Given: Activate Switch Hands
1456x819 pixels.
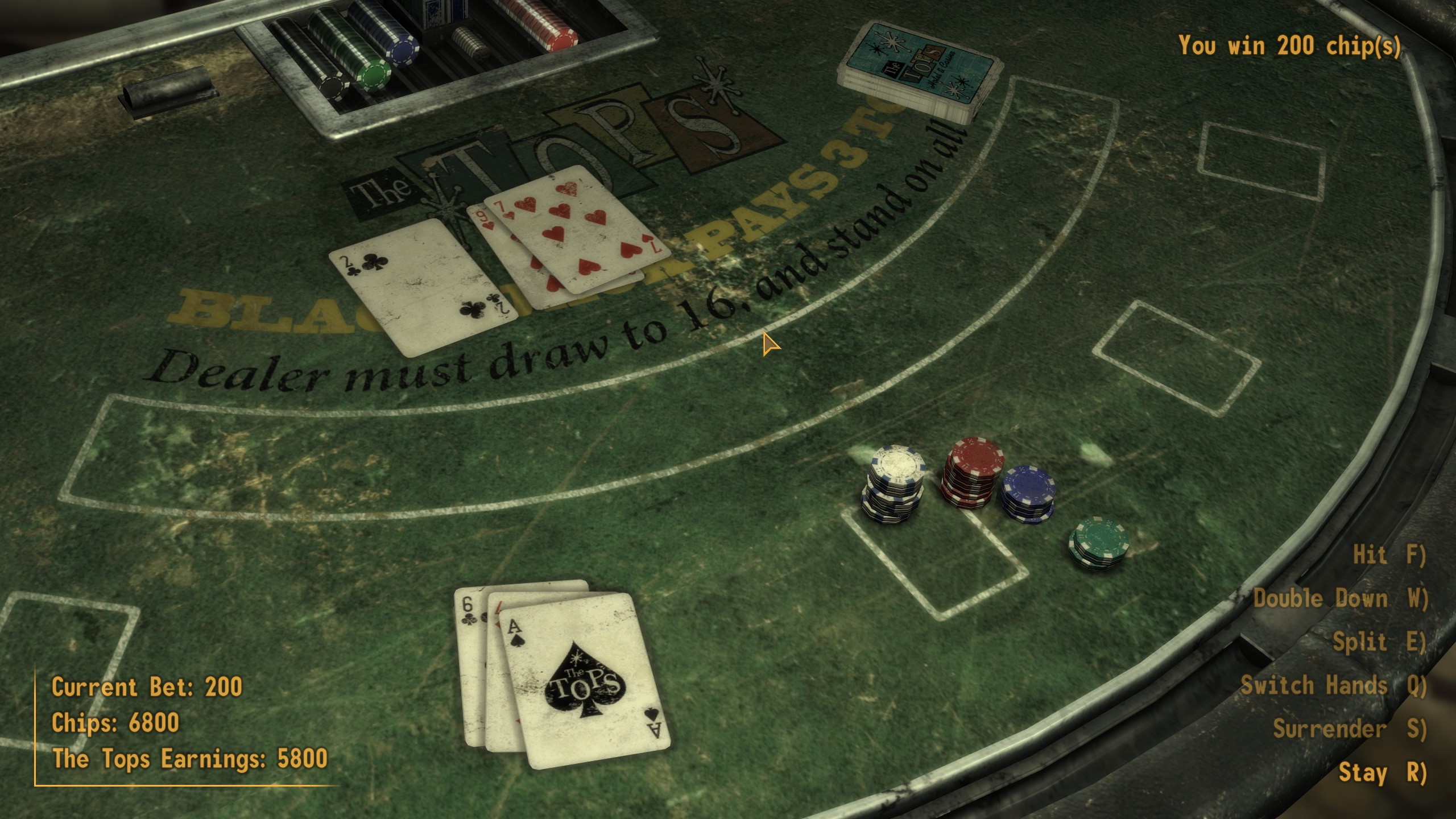Looking at the screenshot, I should pos(1333,685).
